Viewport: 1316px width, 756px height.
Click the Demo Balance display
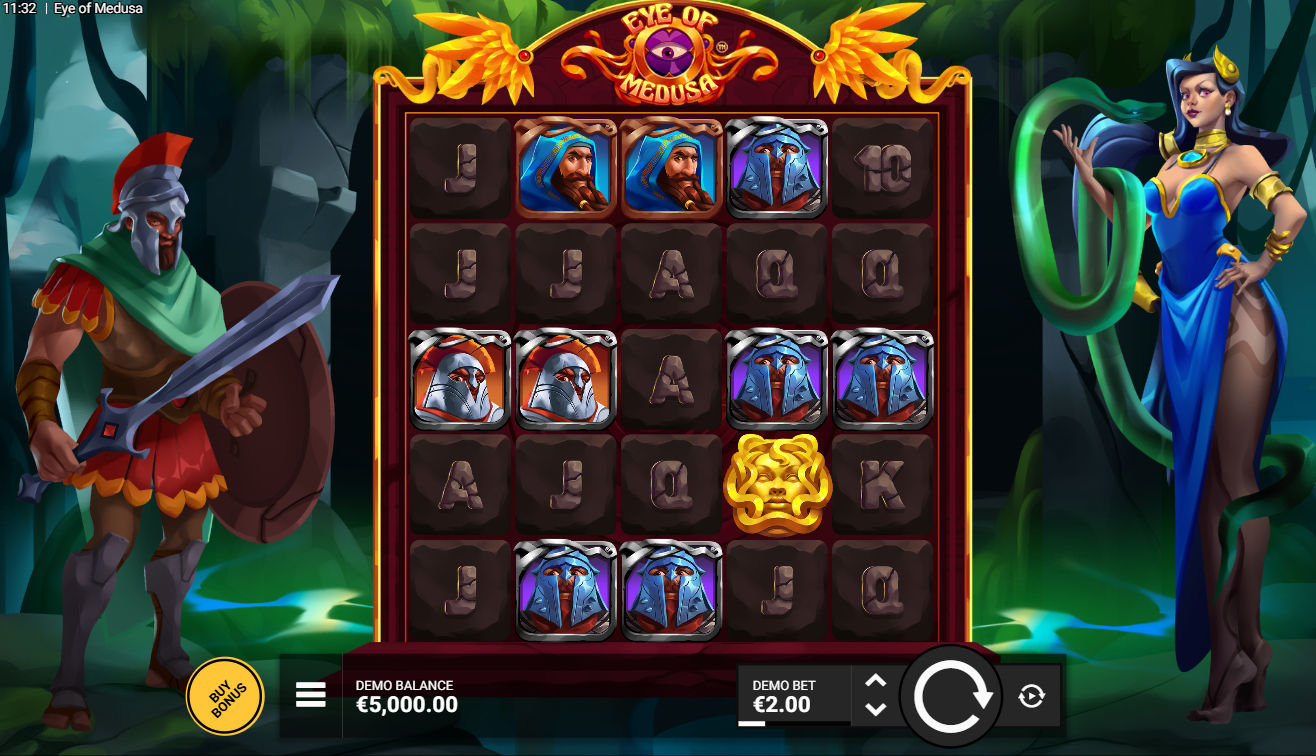coord(404,695)
